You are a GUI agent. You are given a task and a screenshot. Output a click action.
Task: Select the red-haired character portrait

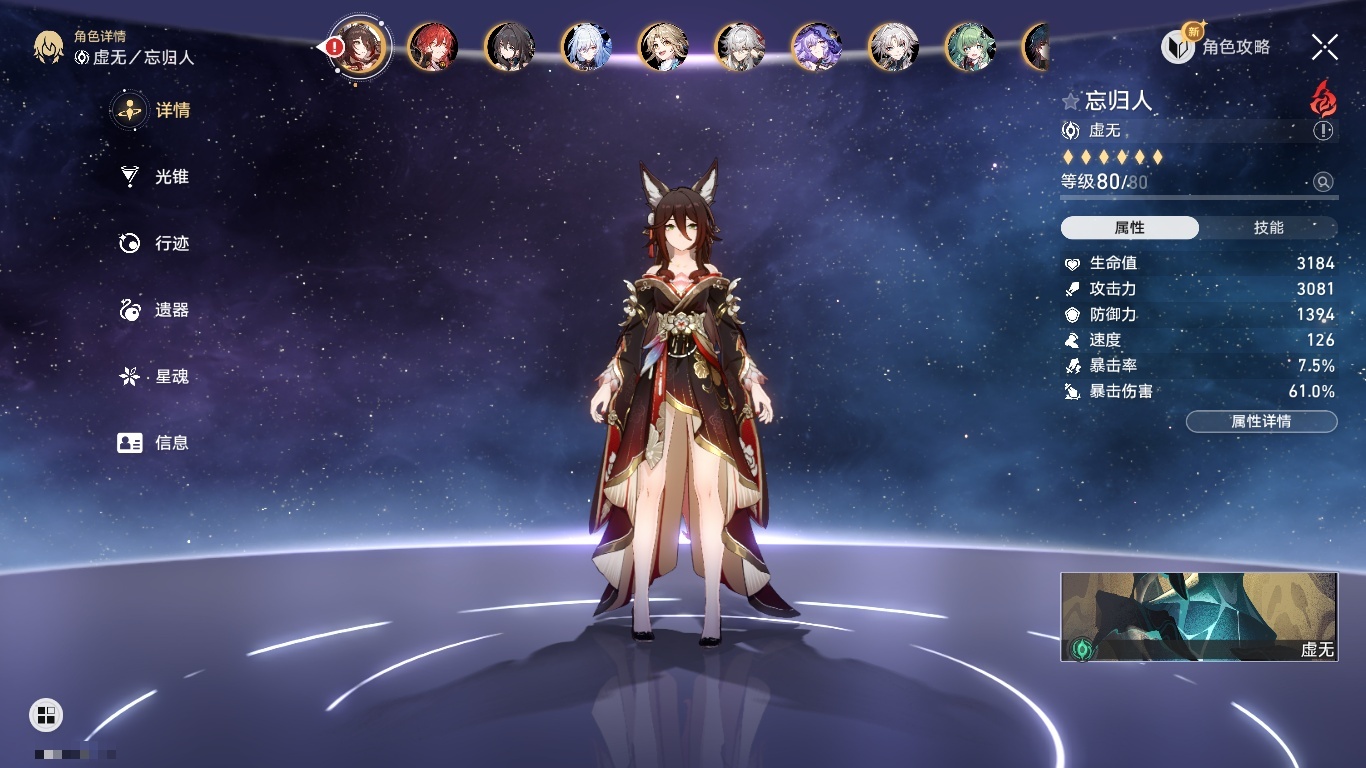(x=432, y=47)
